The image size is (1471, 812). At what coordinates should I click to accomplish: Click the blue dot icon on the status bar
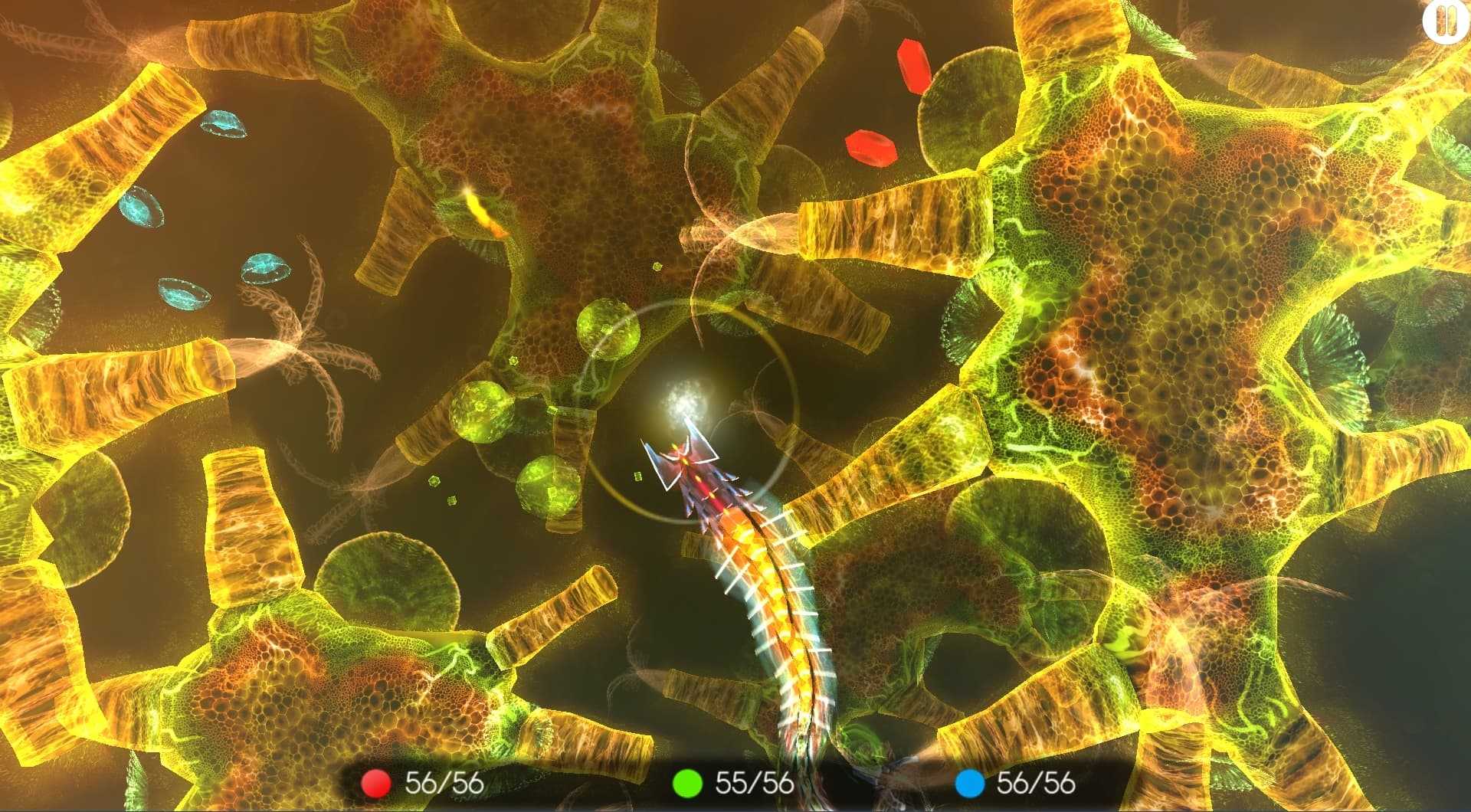pyautogui.click(x=968, y=784)
